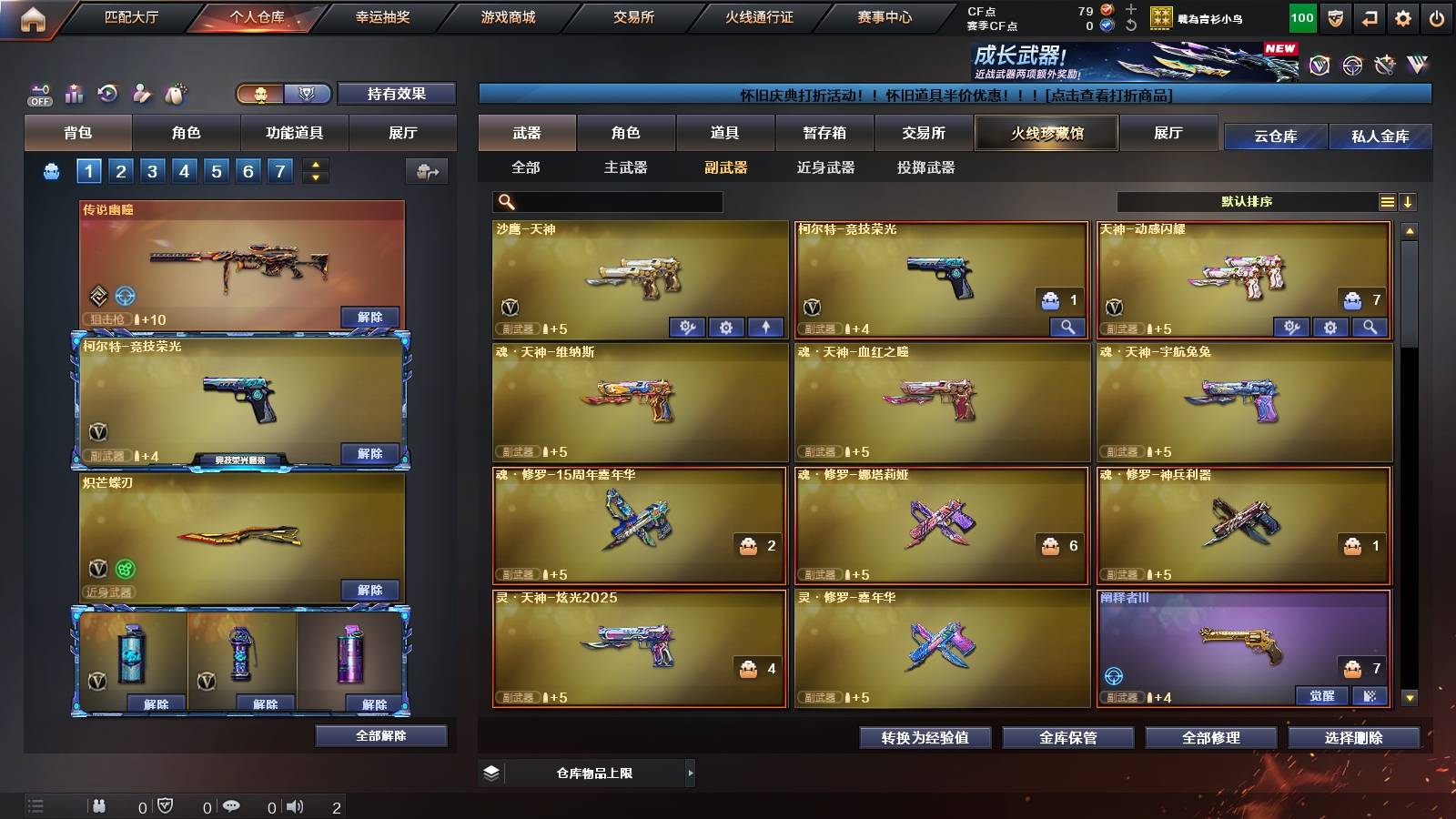Click the backpack page-up stepper arrow

tap(314, 165)
